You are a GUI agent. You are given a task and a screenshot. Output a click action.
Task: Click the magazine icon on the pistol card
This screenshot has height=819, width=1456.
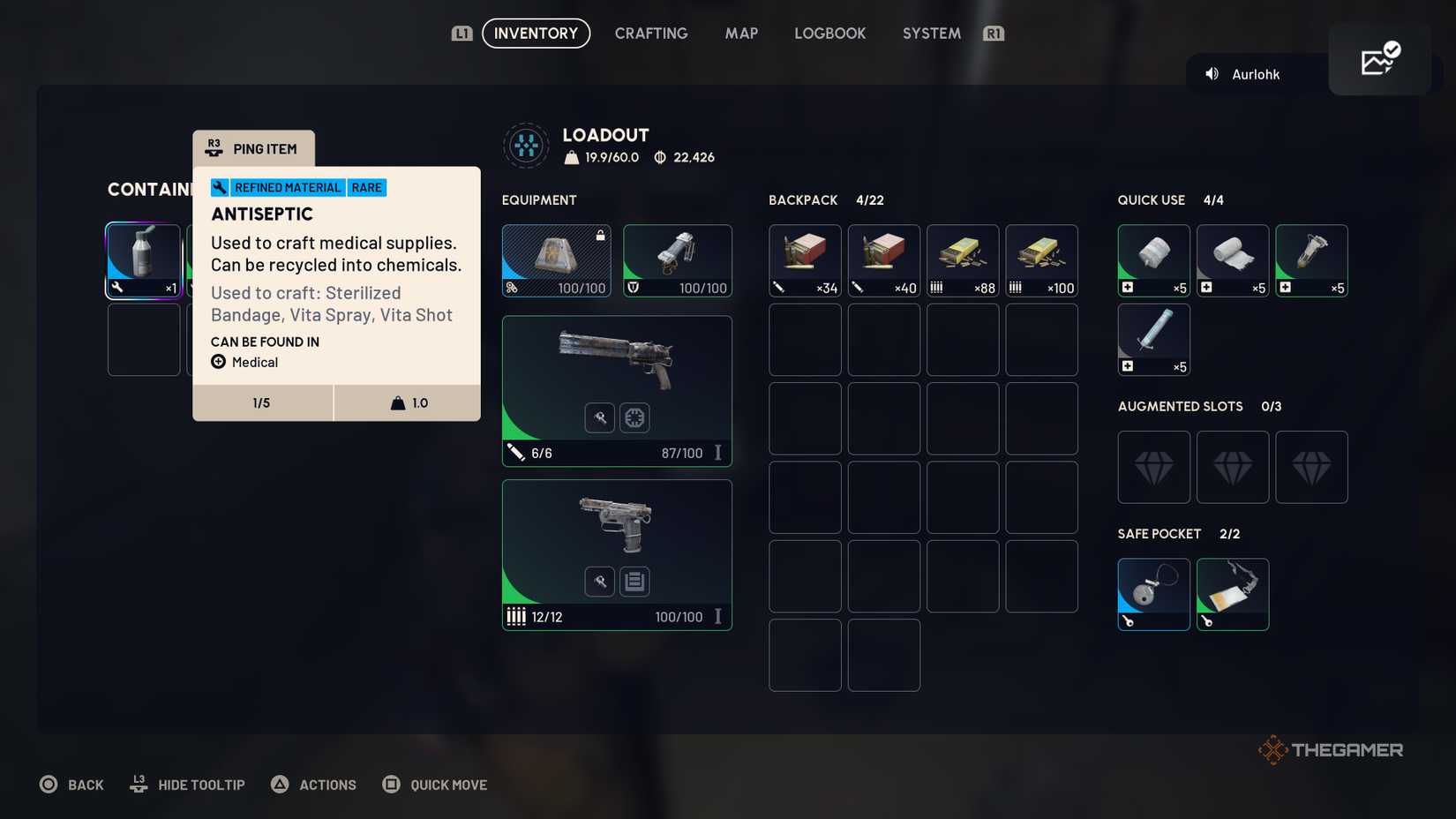click(634, 581)
